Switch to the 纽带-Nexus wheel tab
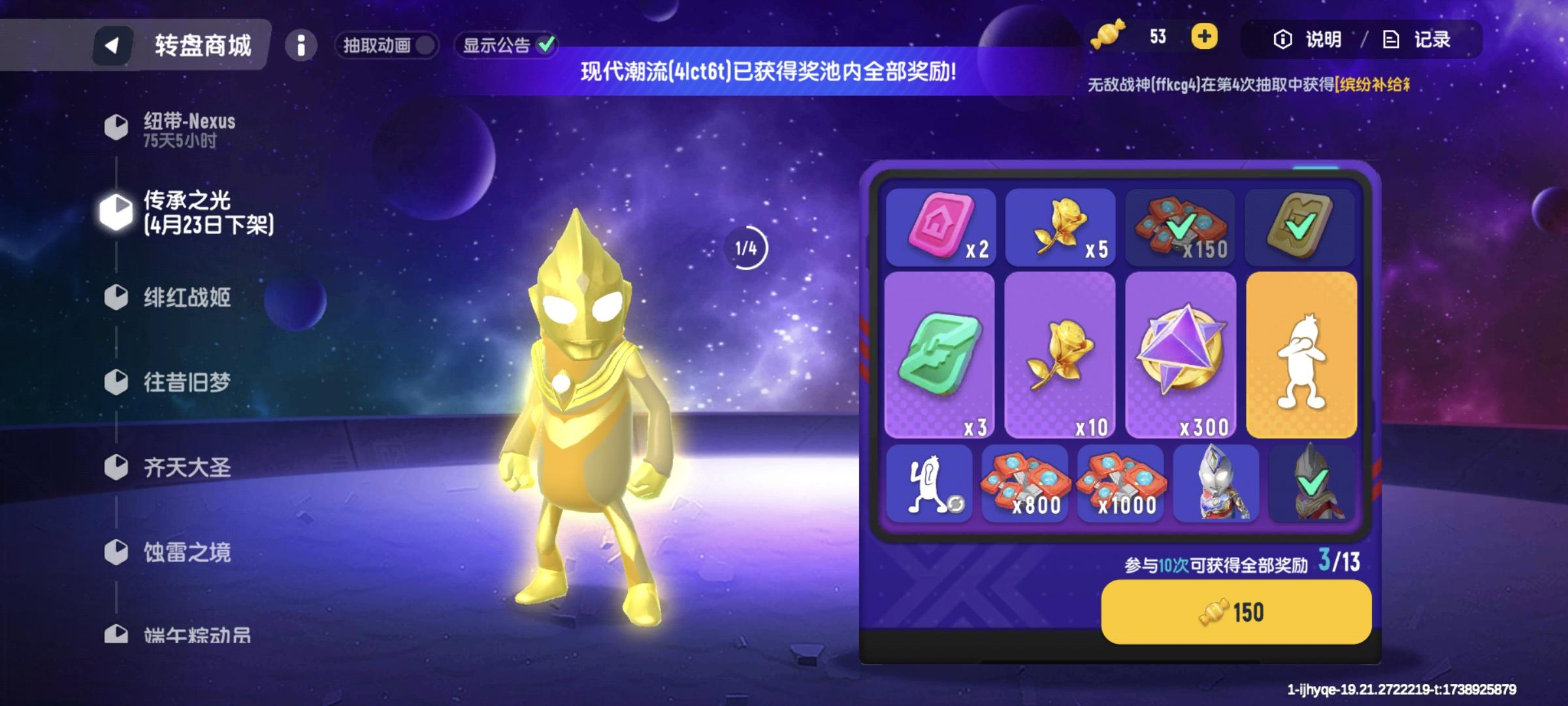 (x=188, y=122)
